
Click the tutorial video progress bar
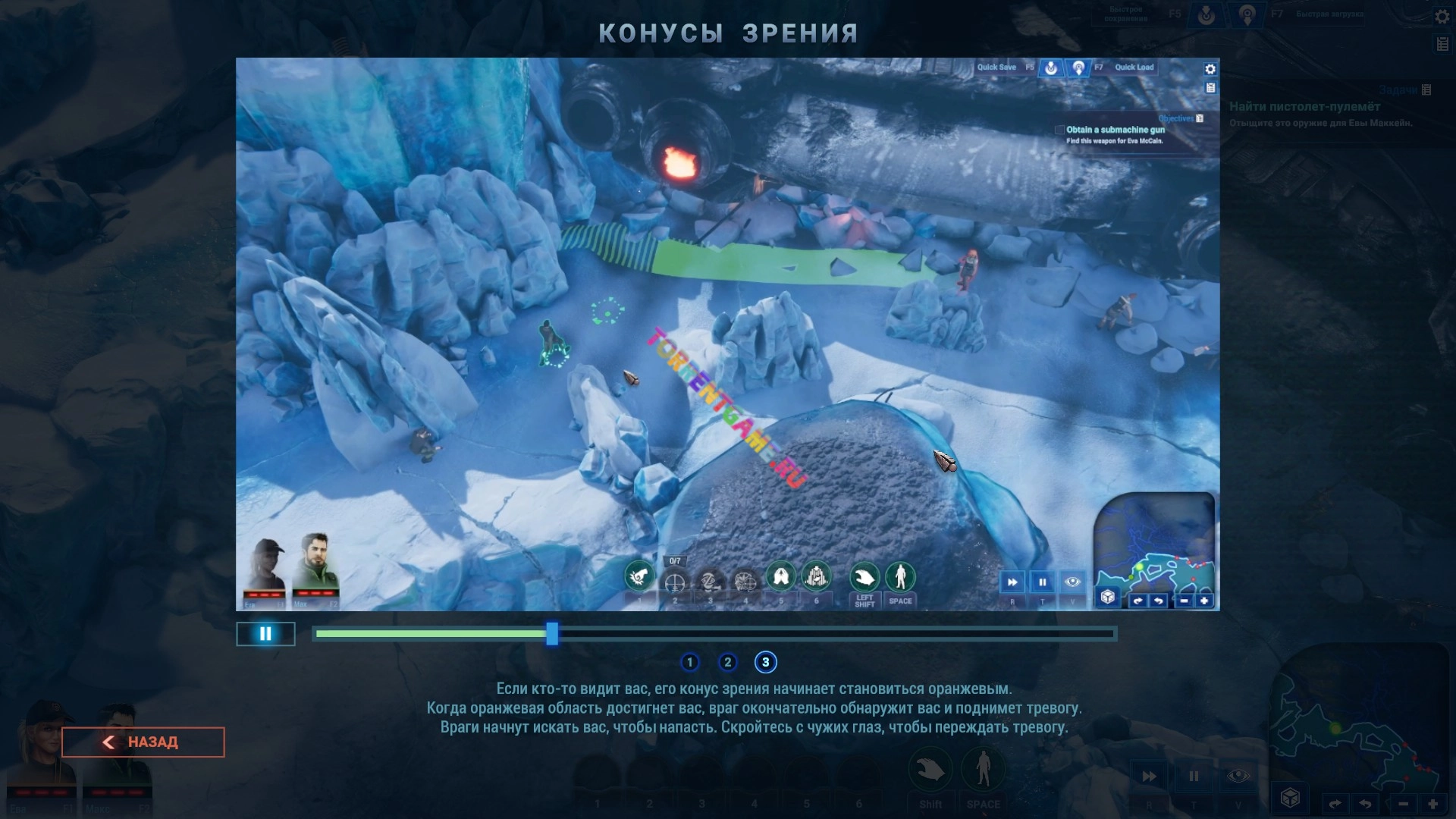(714, 633)
